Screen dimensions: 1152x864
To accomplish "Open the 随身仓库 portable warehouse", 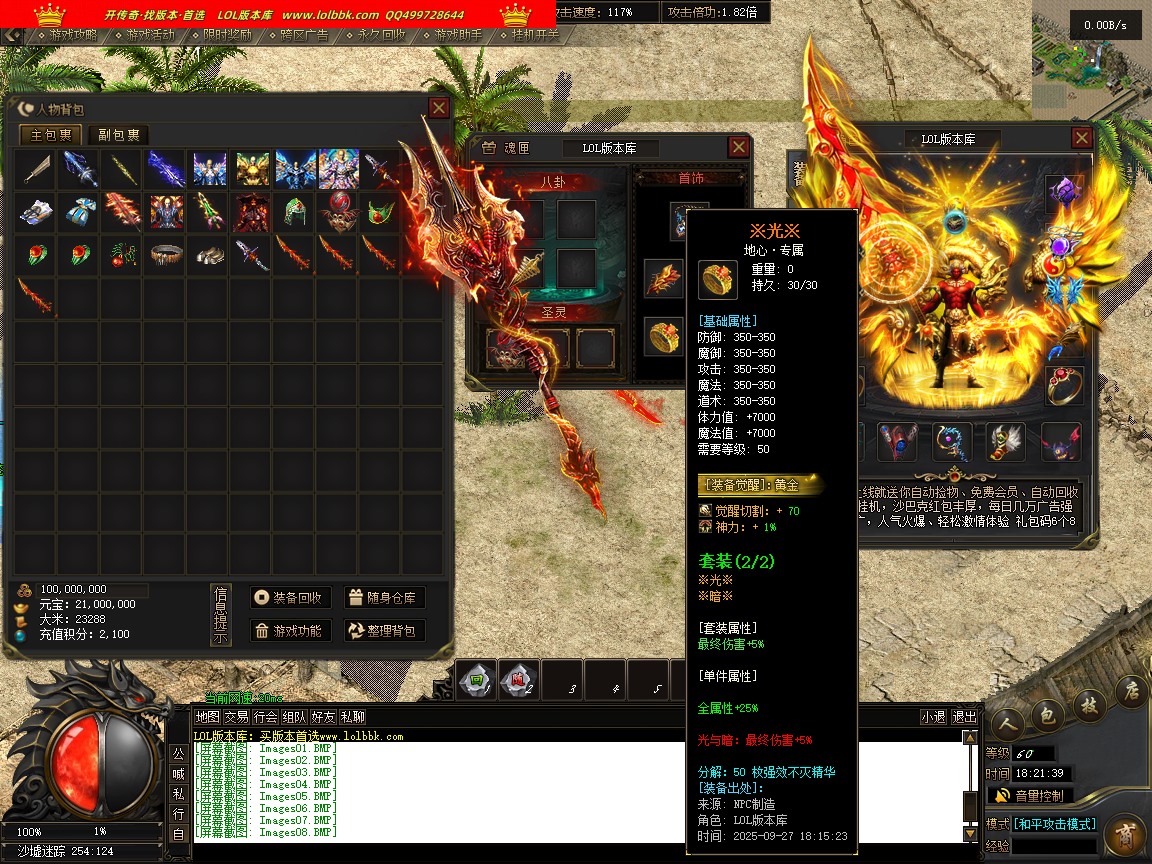I will coord(385,598).
